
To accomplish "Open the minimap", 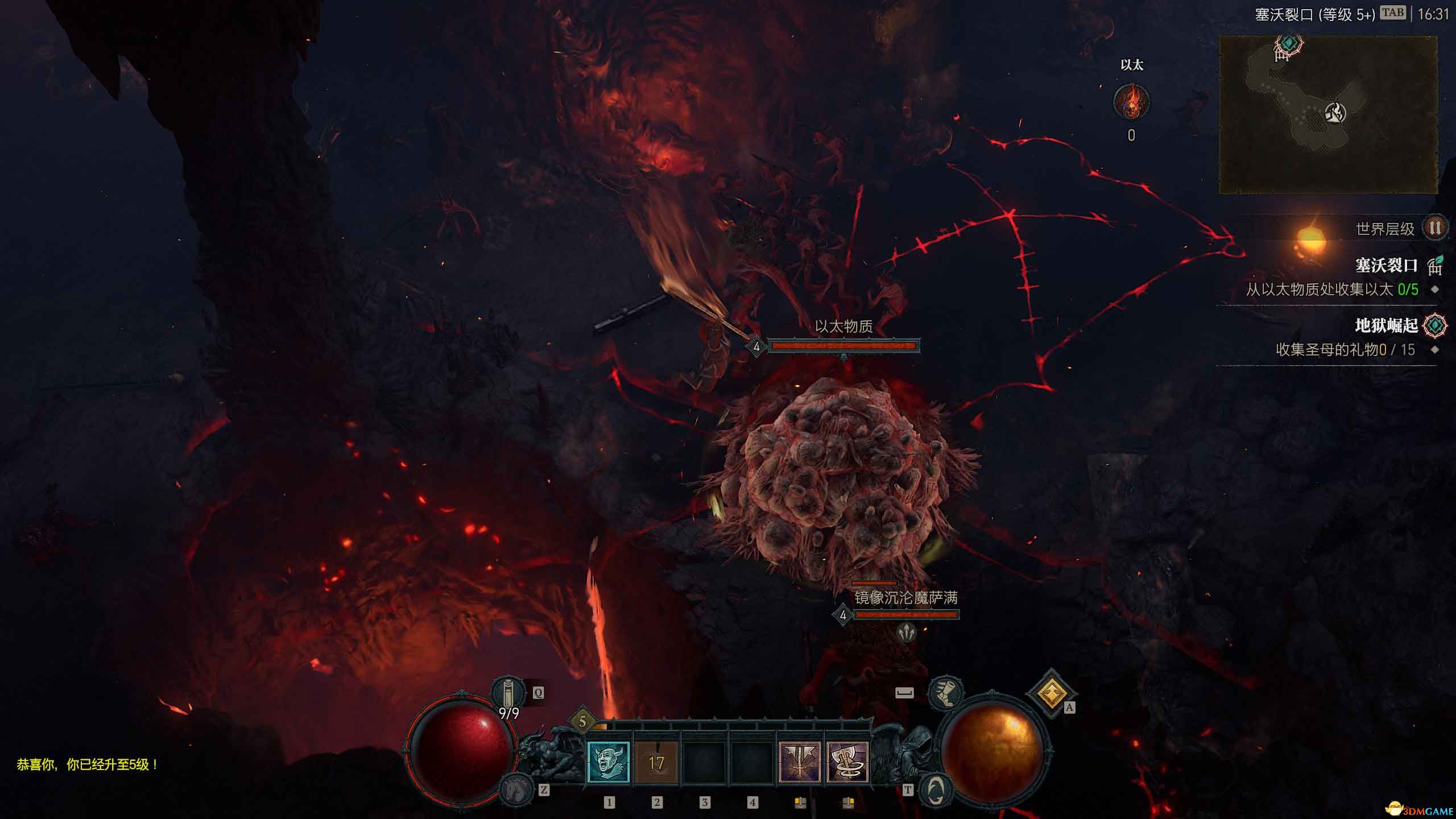I will click(x=1328, y=115).
